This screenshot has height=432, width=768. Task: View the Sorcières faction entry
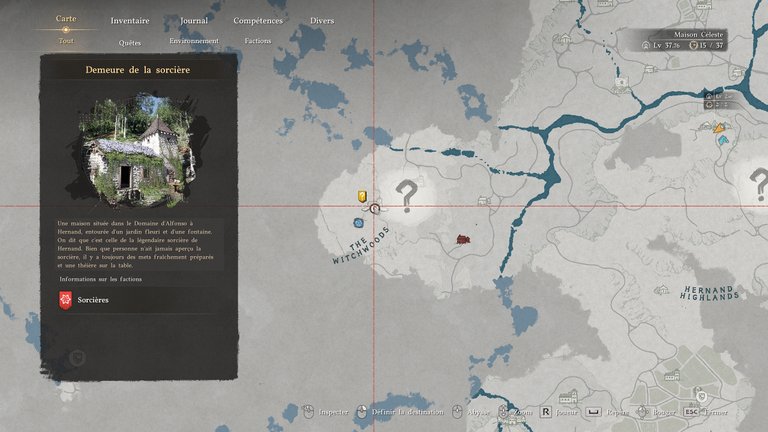[93, 300]
